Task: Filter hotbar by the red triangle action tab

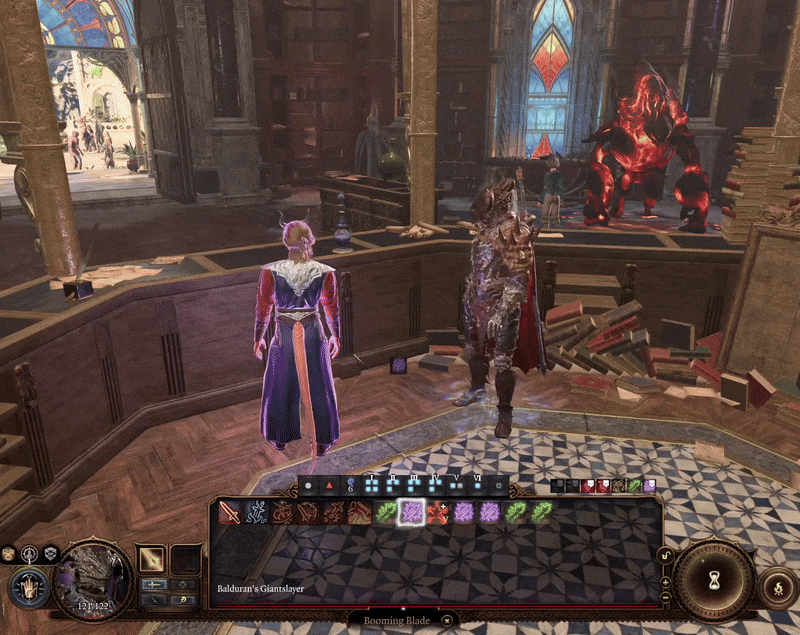Action: click(327, 486)
